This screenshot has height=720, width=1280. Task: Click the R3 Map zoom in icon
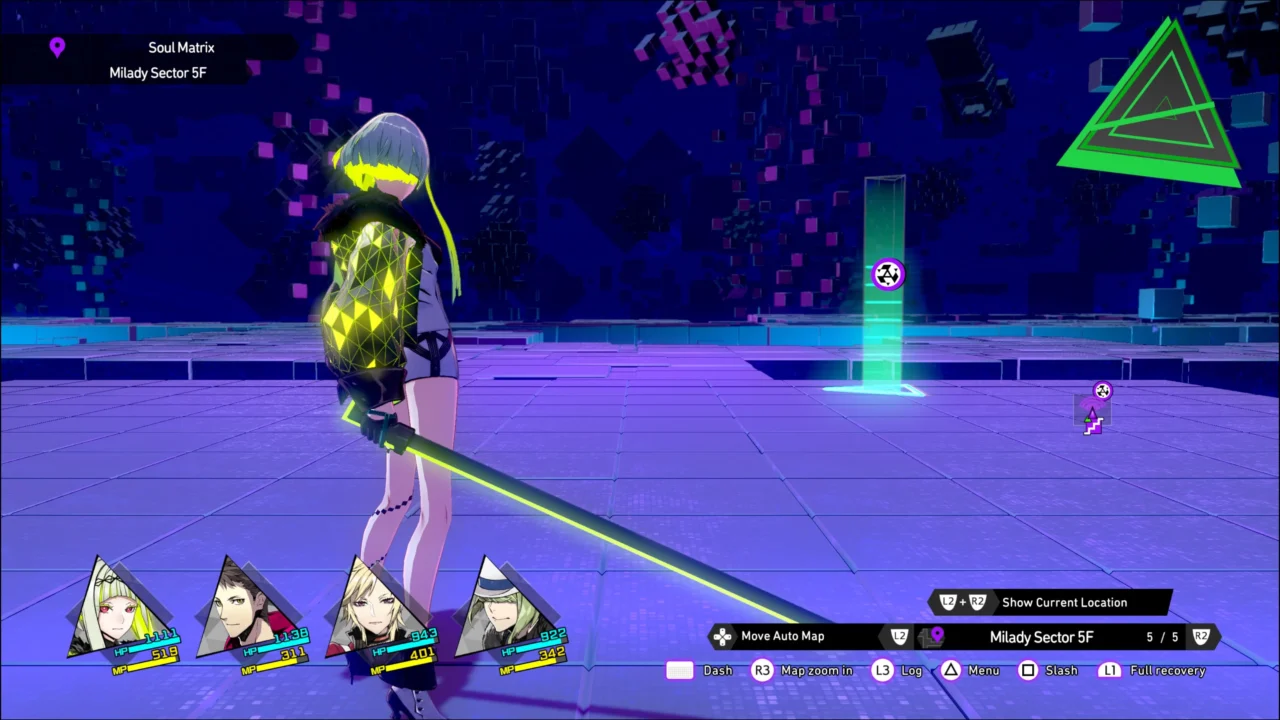762,670
